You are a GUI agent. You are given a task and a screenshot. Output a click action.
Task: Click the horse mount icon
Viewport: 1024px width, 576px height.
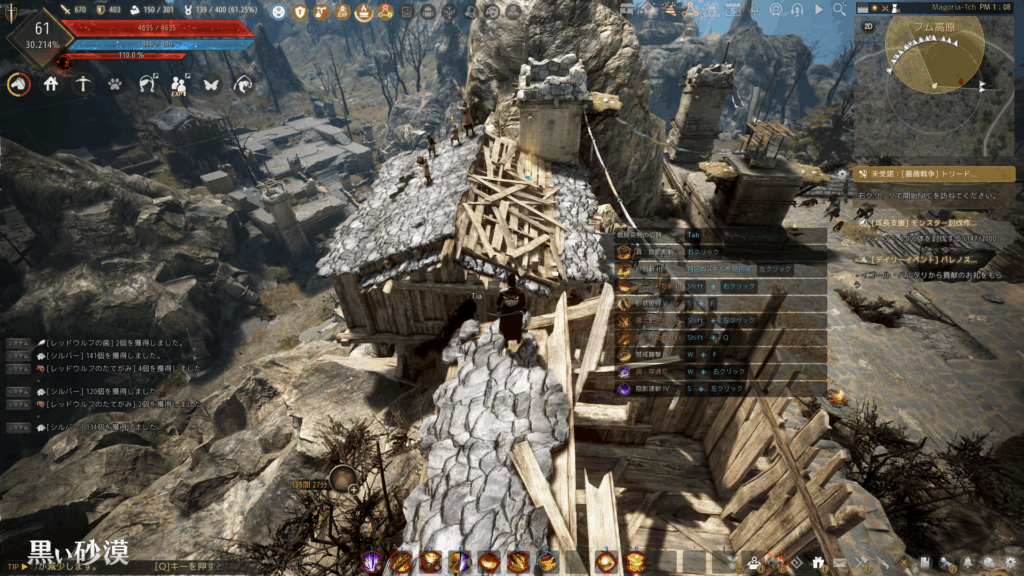pos(18,85)
